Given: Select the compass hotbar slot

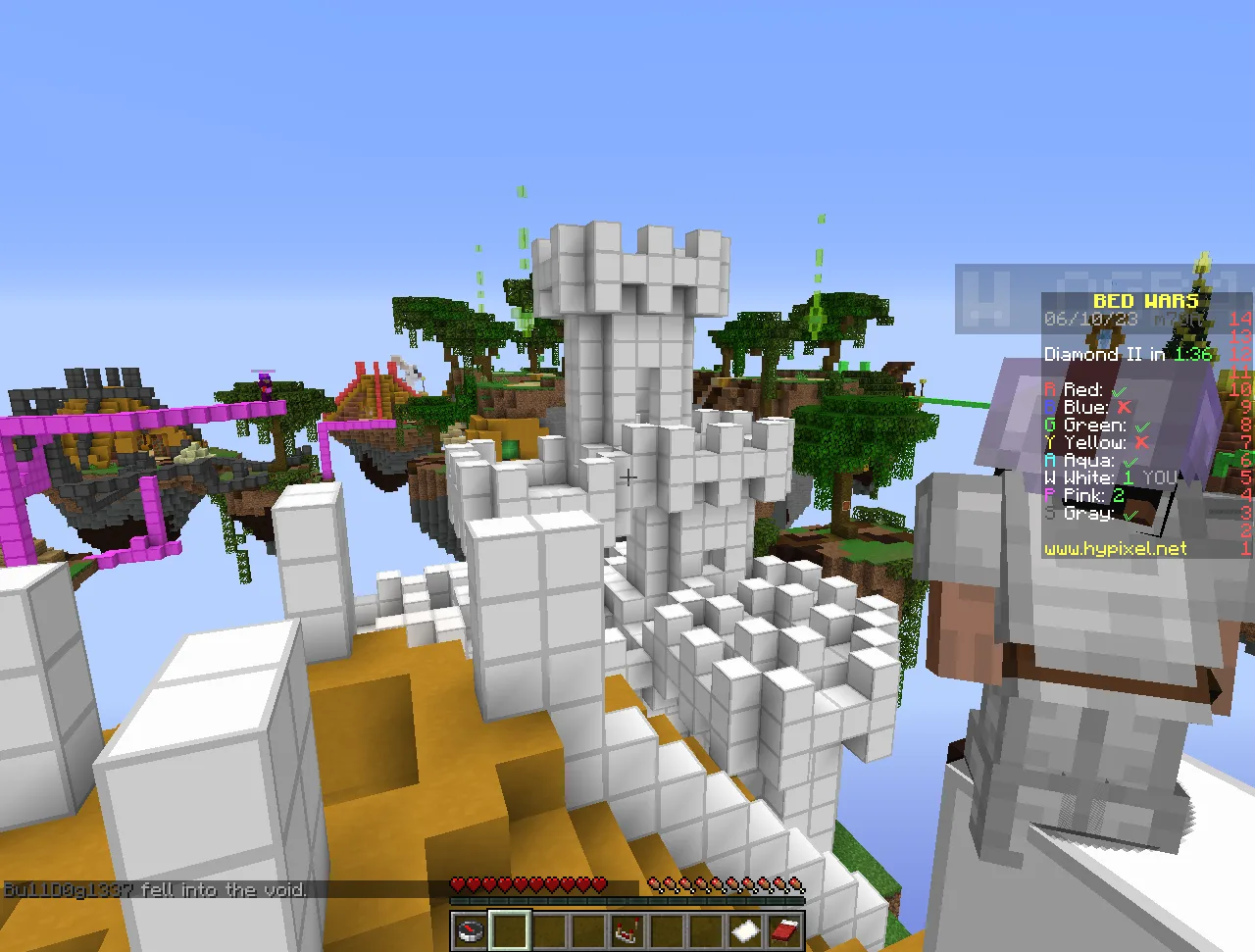Looking at the screenshot, I should (x=471, y=929).
